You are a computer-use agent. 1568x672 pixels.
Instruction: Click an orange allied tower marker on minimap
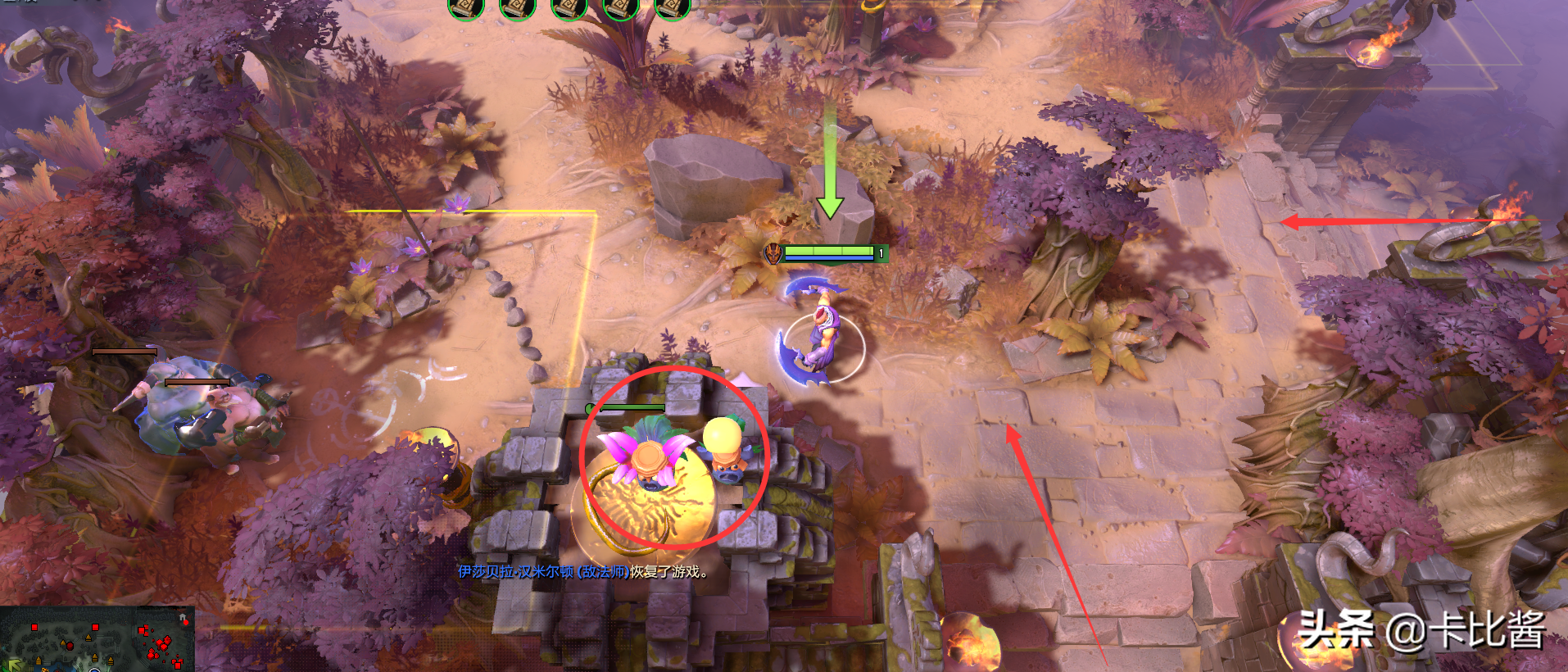[88, 638]
